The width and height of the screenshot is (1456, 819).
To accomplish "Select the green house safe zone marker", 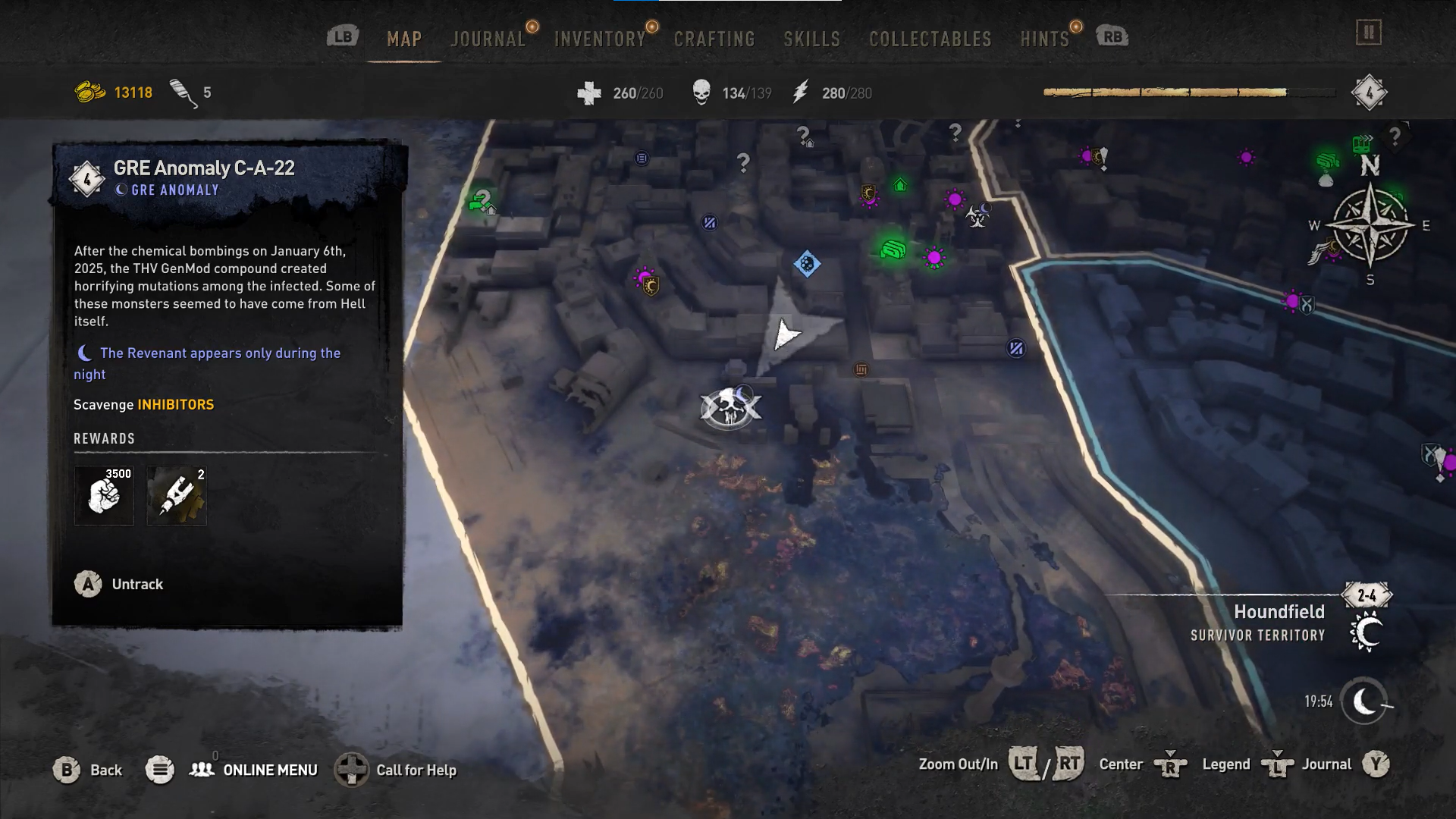I will tap(899, 185).
